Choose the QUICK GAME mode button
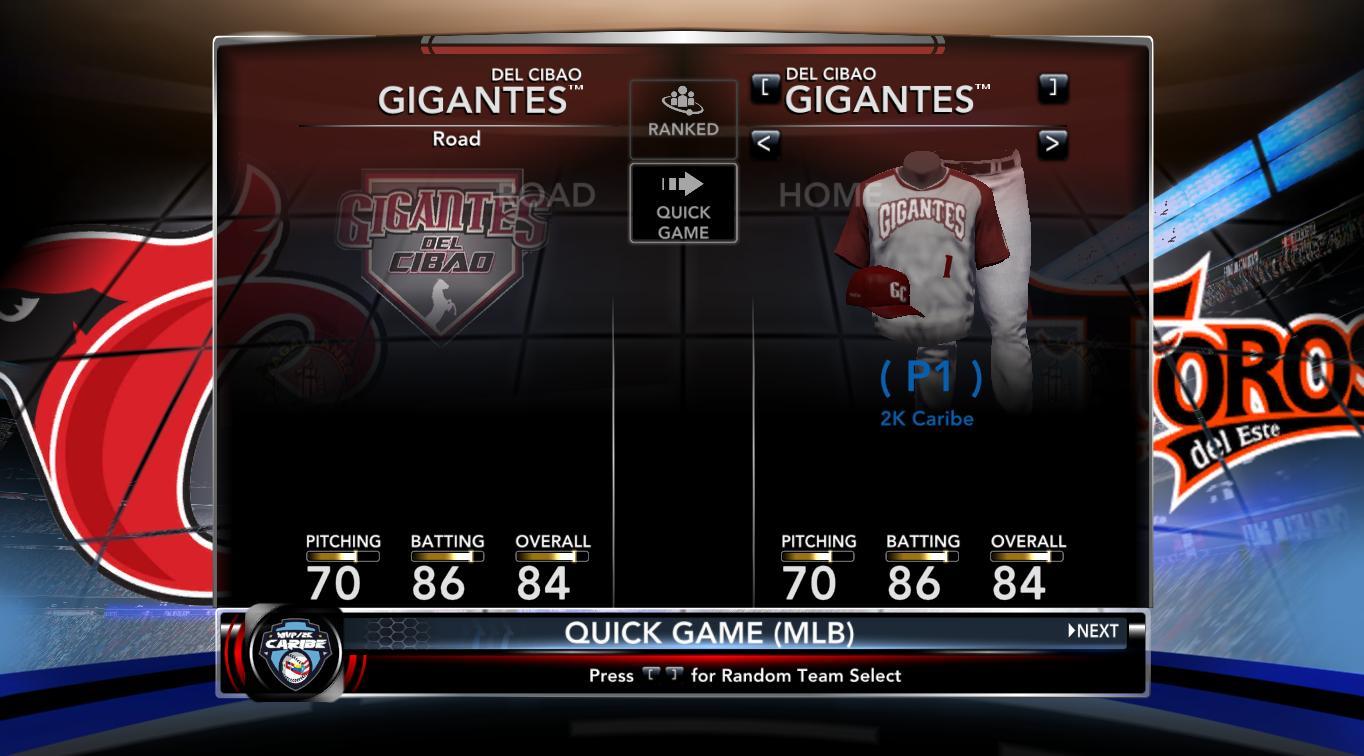 point(683,204)
